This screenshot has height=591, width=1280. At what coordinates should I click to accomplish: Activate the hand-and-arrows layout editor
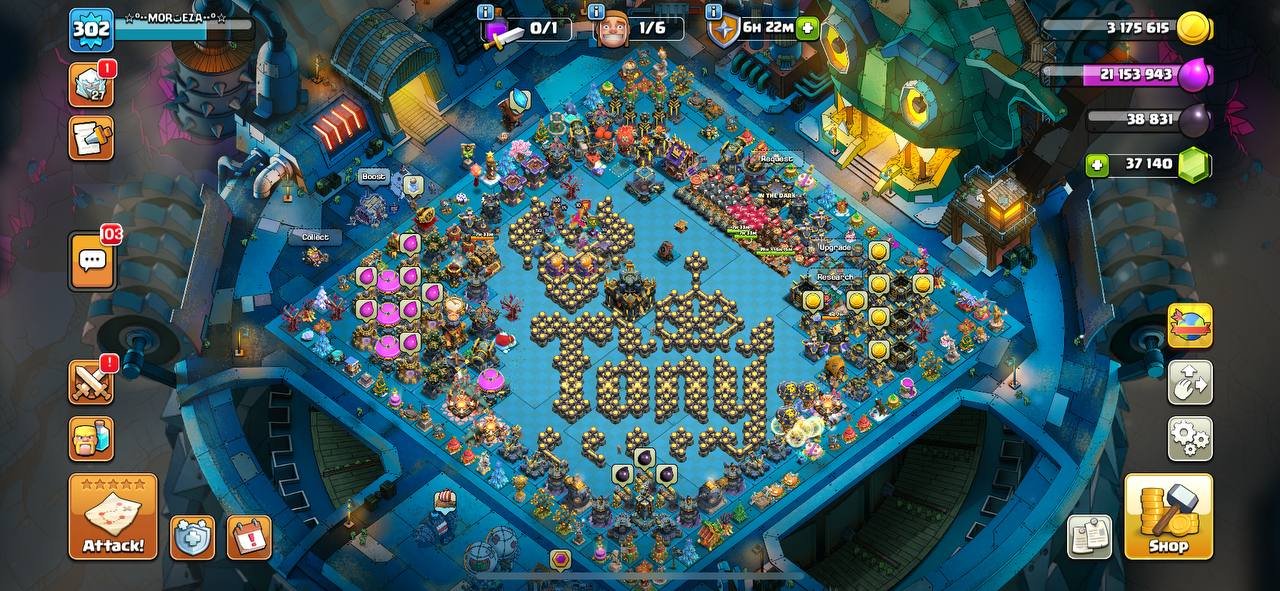coord(1190,382)
